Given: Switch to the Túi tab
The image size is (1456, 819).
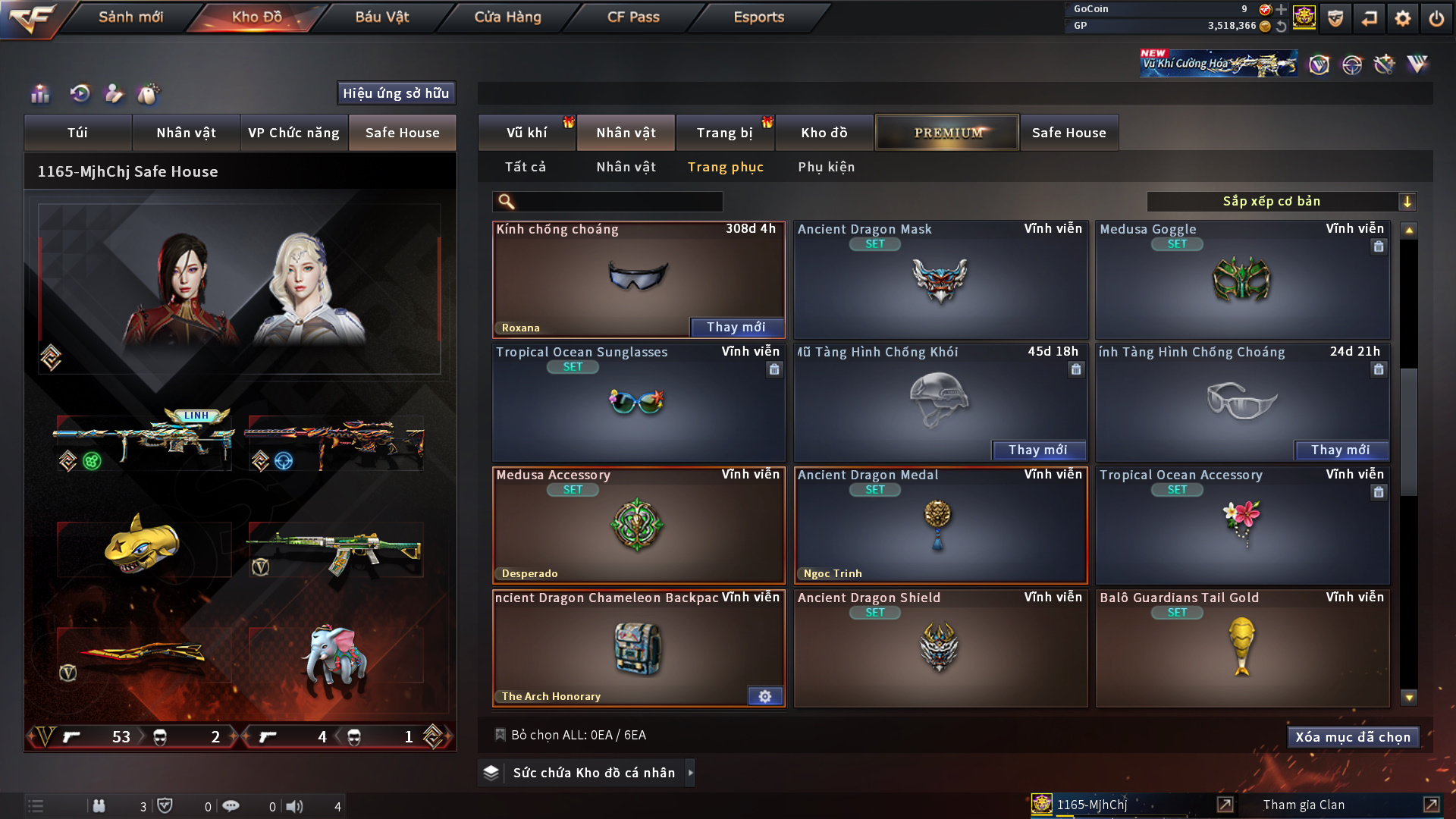Looking at the screenshot, I should pyautogui.click(x=77, y=133).
